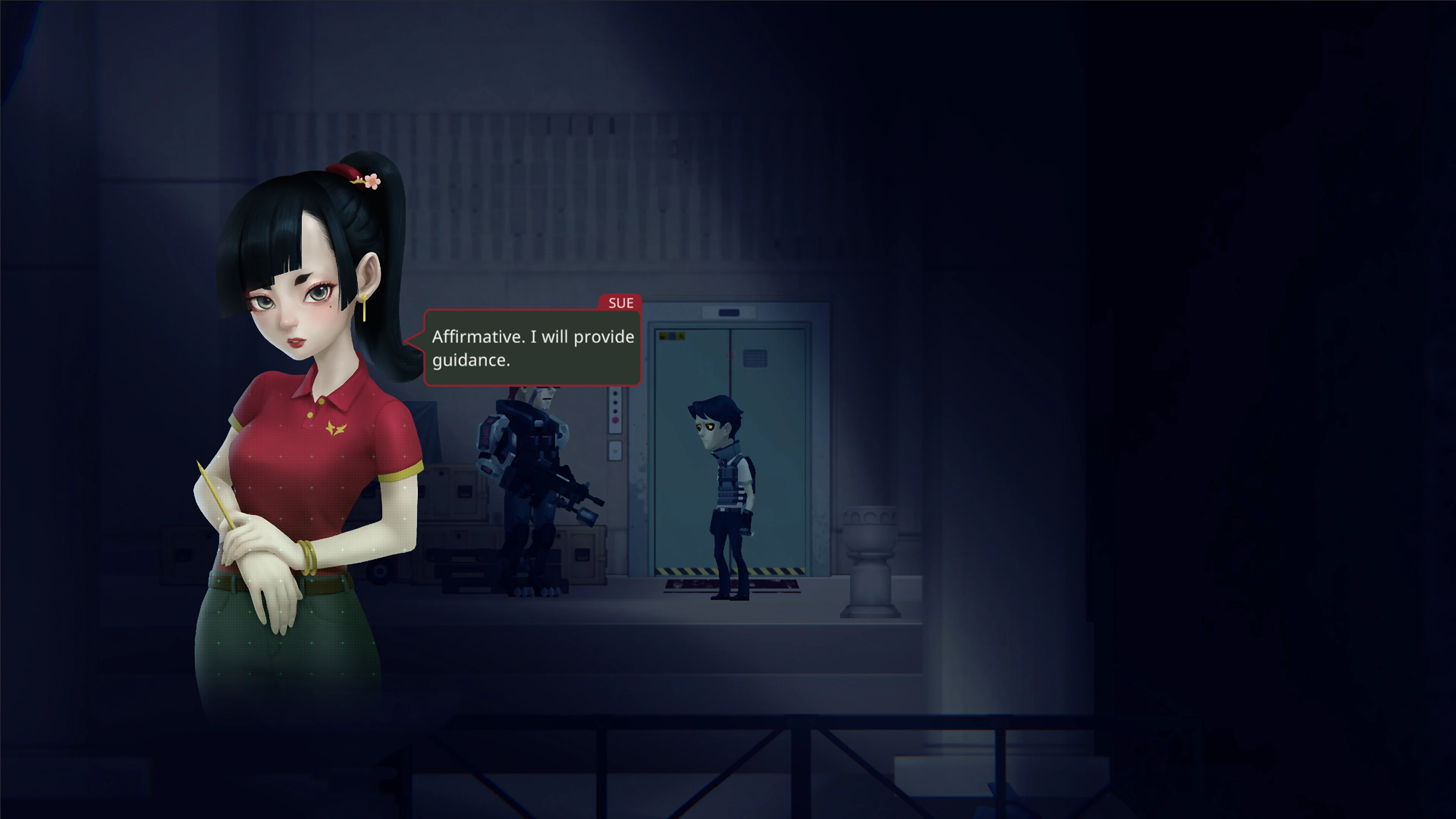Click the speaker panel below the elevator buttons
Screen dimensions: 1456x819
(615, 451)
